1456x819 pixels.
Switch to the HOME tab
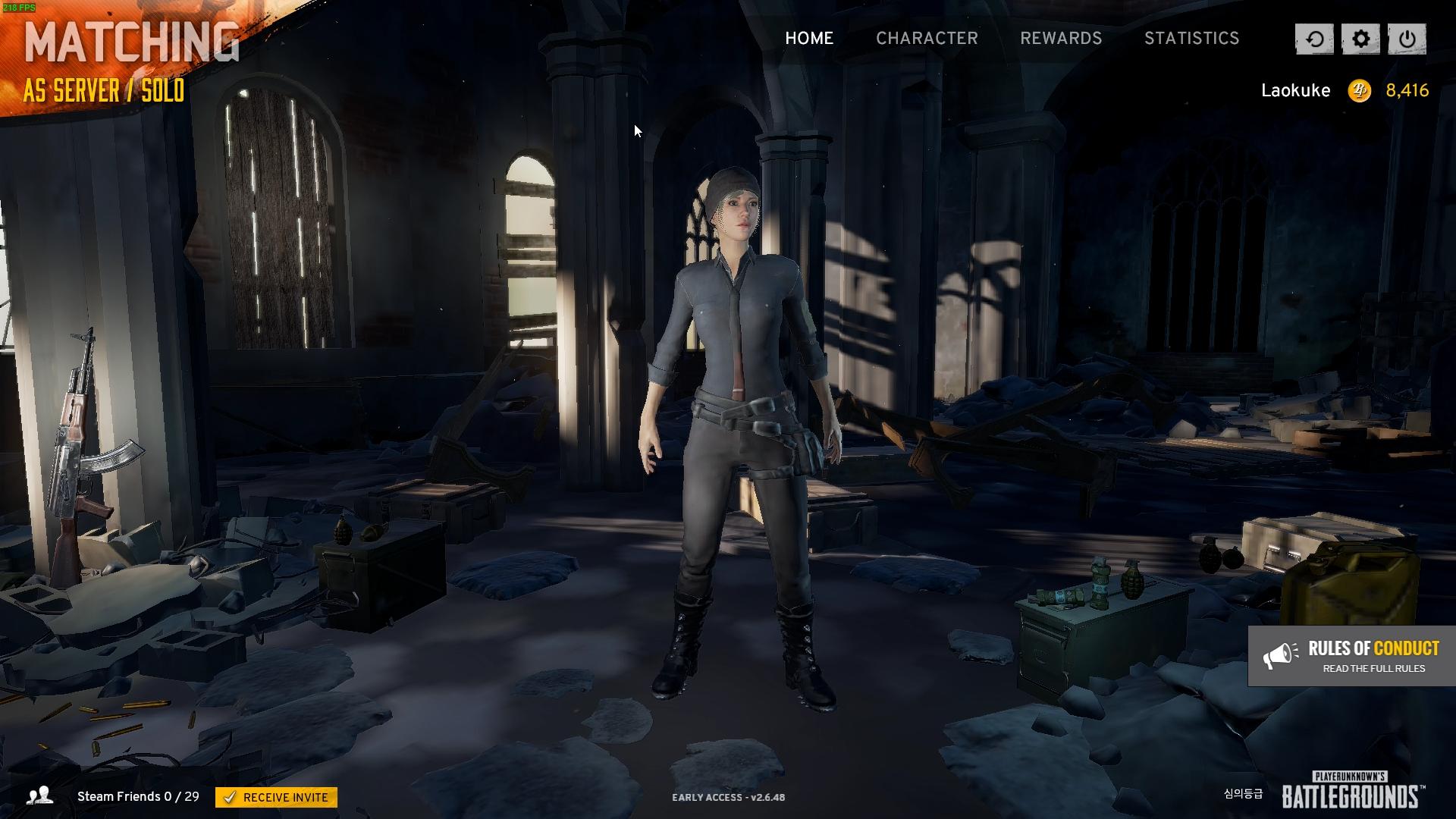click(808, 38)
